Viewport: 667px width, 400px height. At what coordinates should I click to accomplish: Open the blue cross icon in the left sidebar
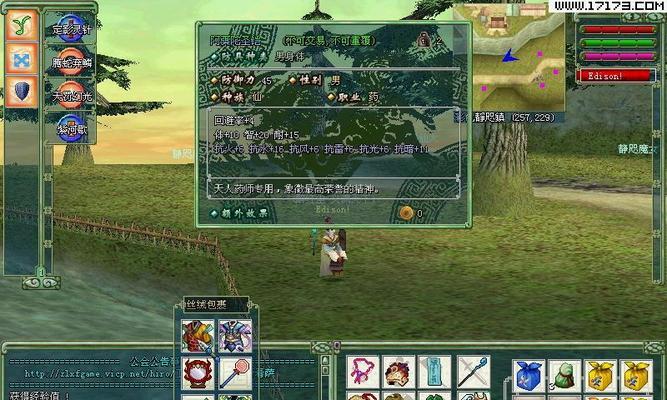click(21, 58)
